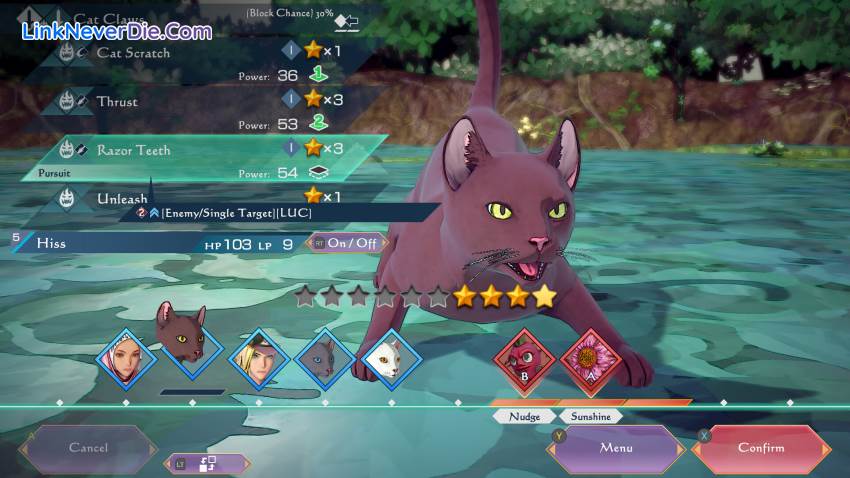Pick the Razor Teeth skill
This screenshot has height=478, width=850.
click(x=133, y=150)
